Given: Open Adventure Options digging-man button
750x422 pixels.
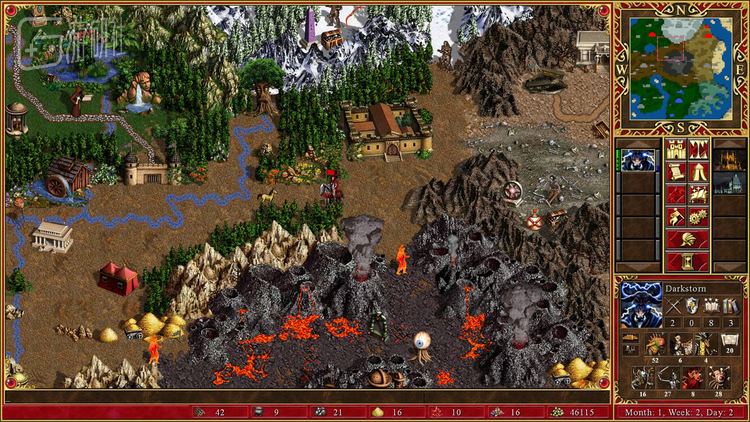Looking at the screenshot, I should tap(676, 217).
